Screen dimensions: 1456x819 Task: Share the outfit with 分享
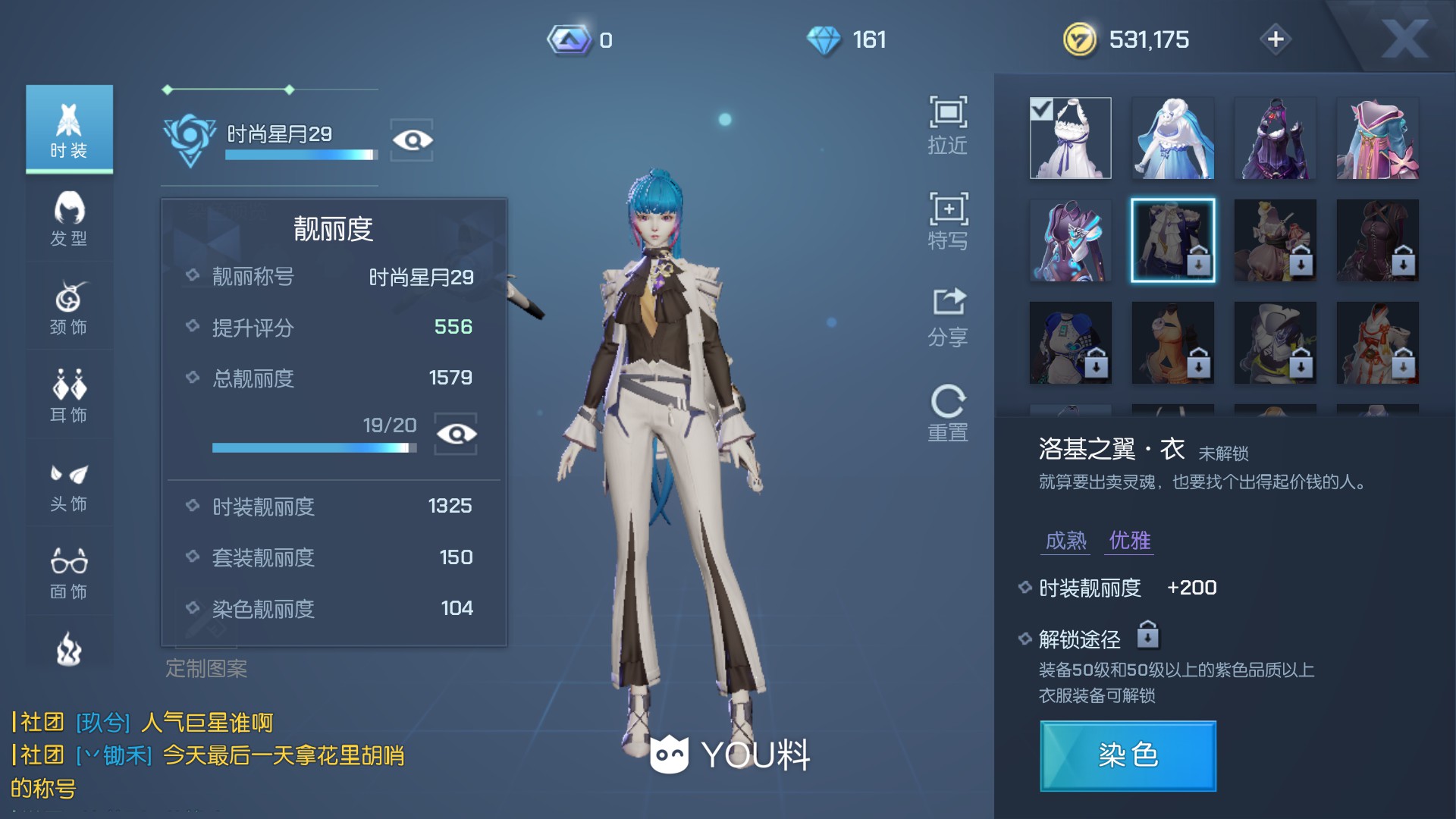coord(948,317)
